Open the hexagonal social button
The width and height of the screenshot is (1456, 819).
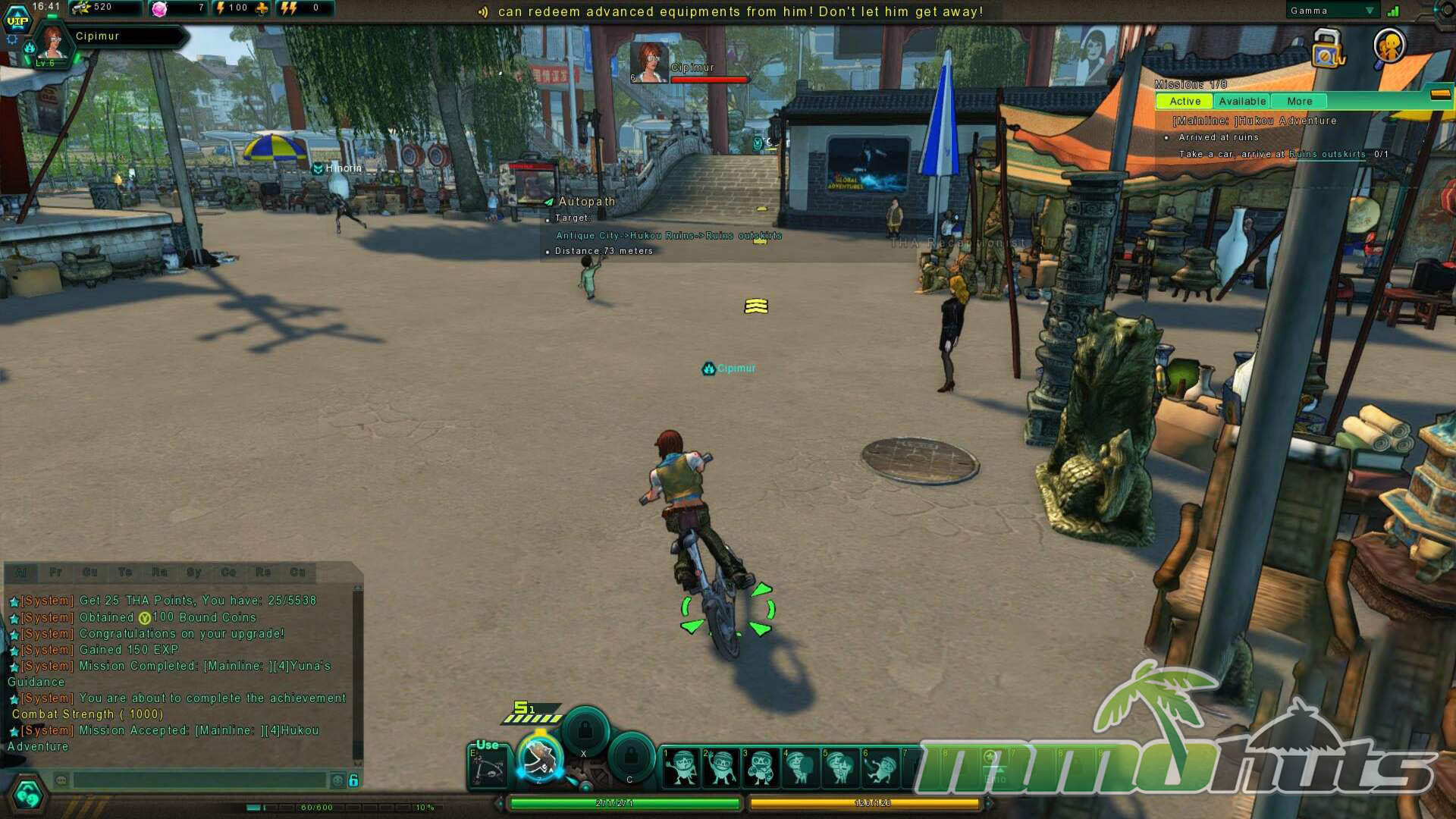coord(28,794)
